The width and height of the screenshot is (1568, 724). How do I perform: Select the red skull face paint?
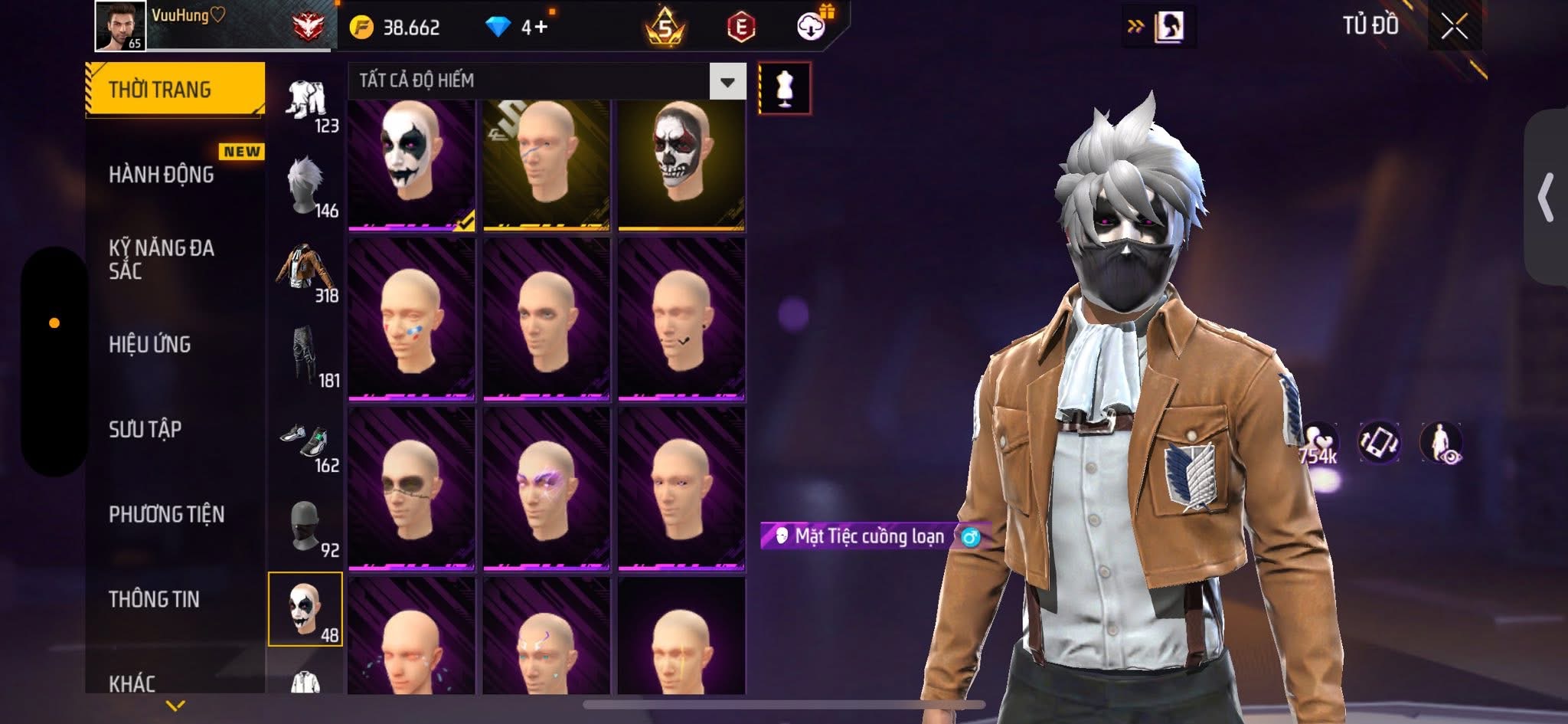click(x=681, y=163)
